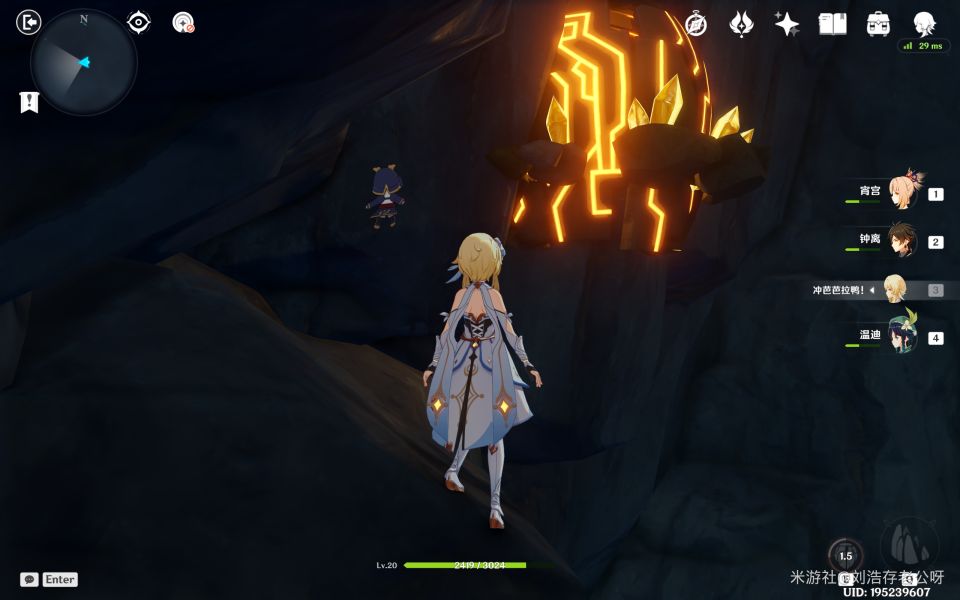The height and width of the screenshot is (600, 960).
Task: Trigger the Elemental Burst rock-spikes icon
Action: pyautogui.click(x=909, y=542)
